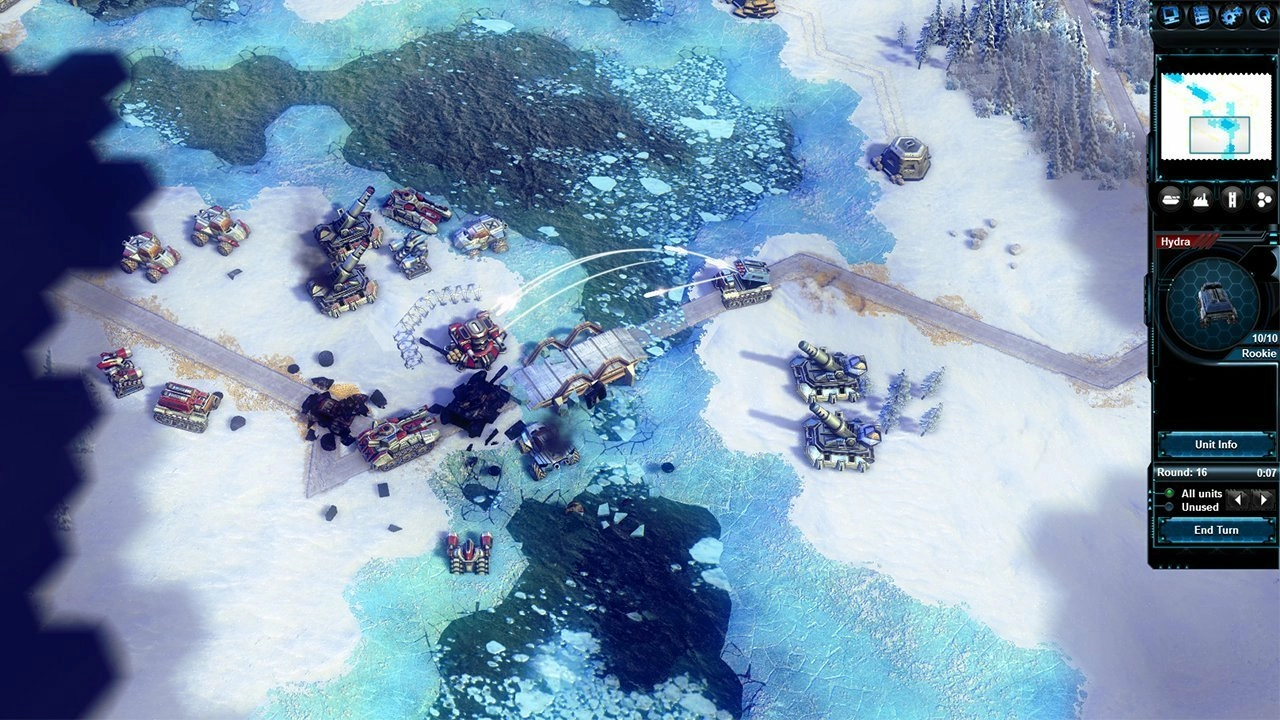Click the retreat/restart round icon
This screenshot has width=1280, height=720.
click(1262, 16)
